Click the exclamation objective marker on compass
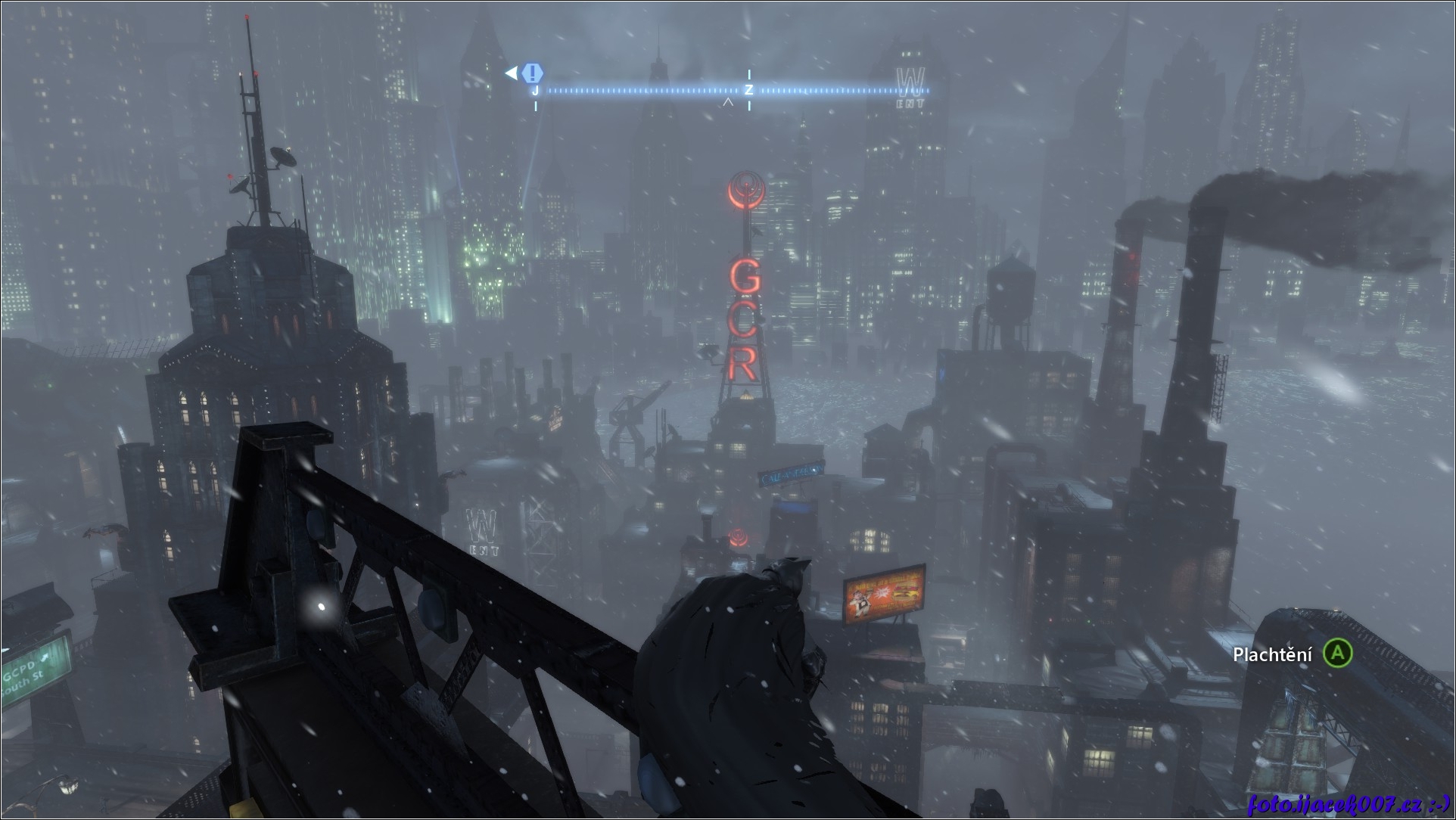The image size is (1456, 820). (x=533, y=73)
